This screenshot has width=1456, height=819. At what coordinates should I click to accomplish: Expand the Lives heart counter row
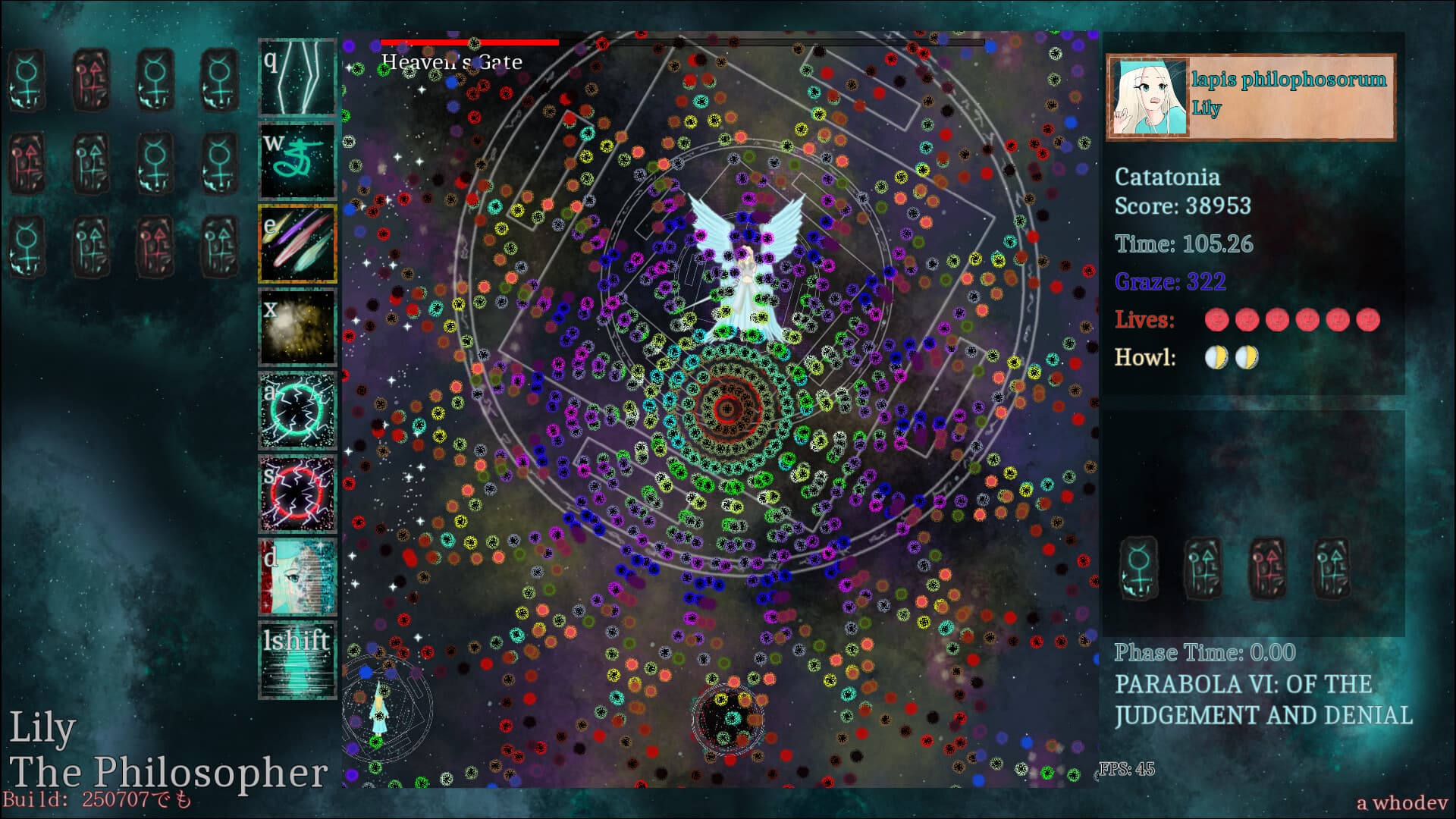tap(1294, 320)
